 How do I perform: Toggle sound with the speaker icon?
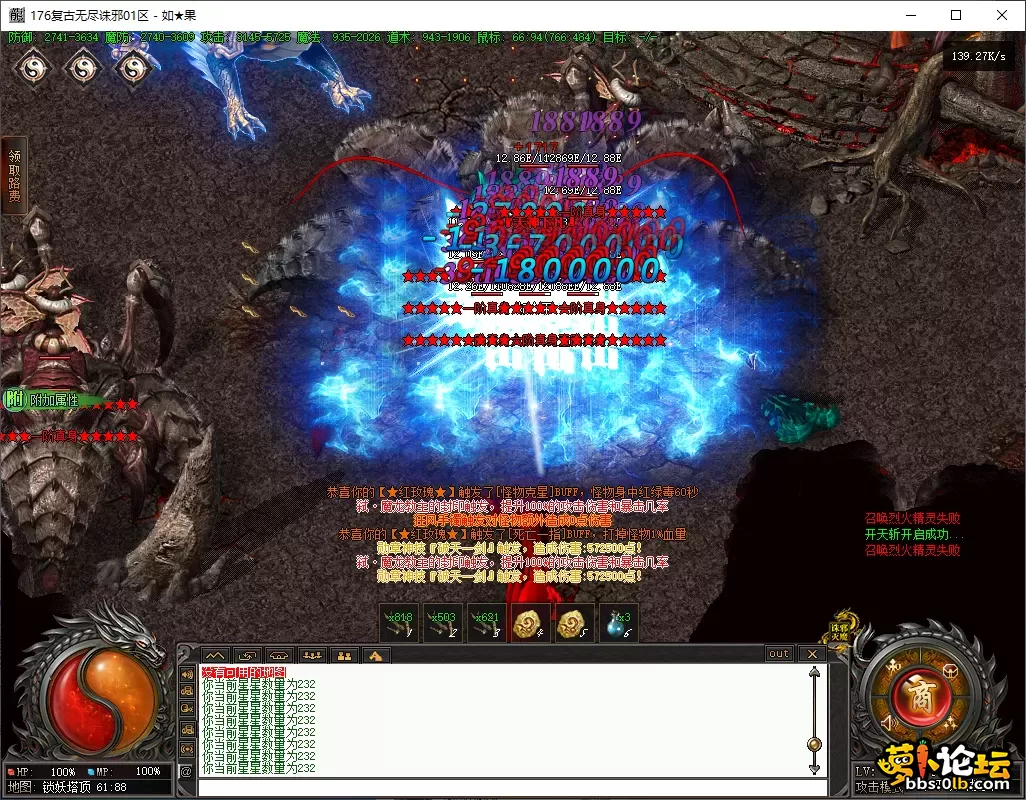tap(888, 721)
